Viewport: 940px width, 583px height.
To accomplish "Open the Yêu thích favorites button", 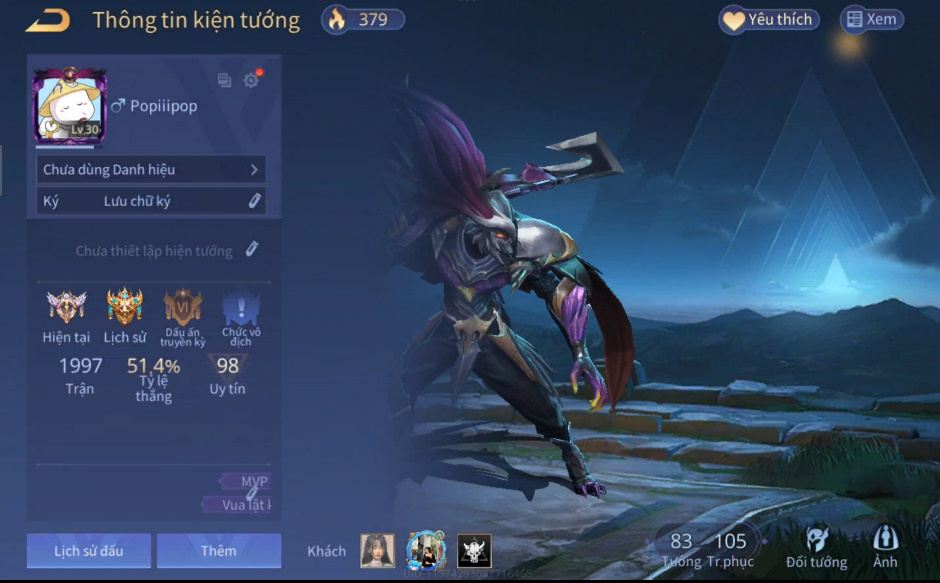I will (x=769, y=20).
